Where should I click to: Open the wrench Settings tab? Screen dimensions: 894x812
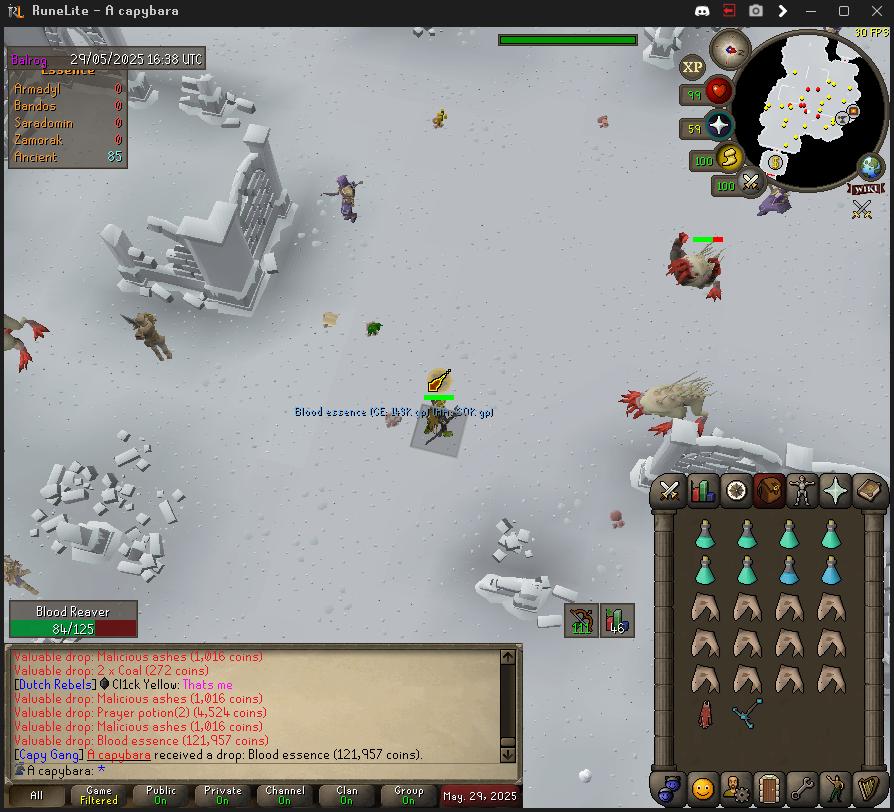(800, 787)
